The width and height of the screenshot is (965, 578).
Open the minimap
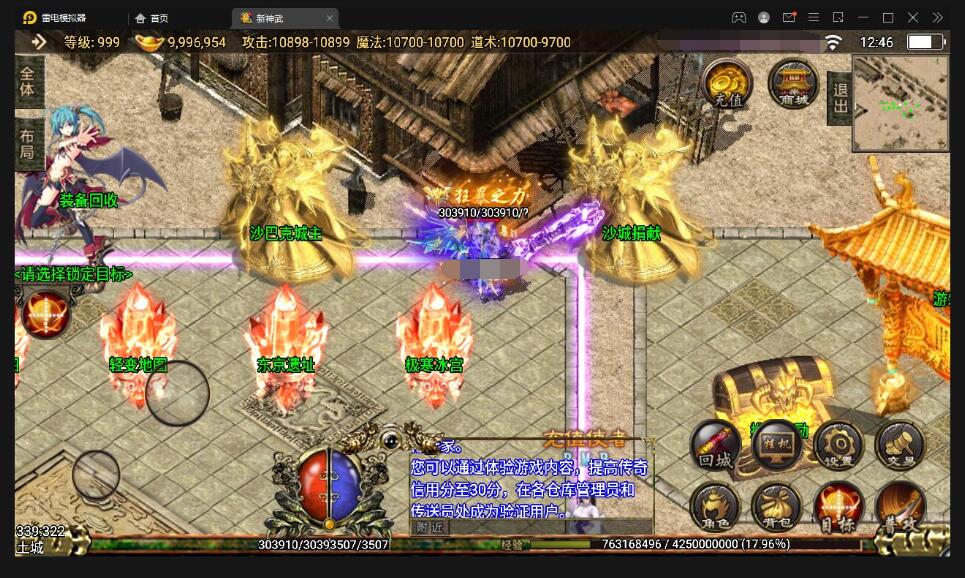(x=900, y=103)
